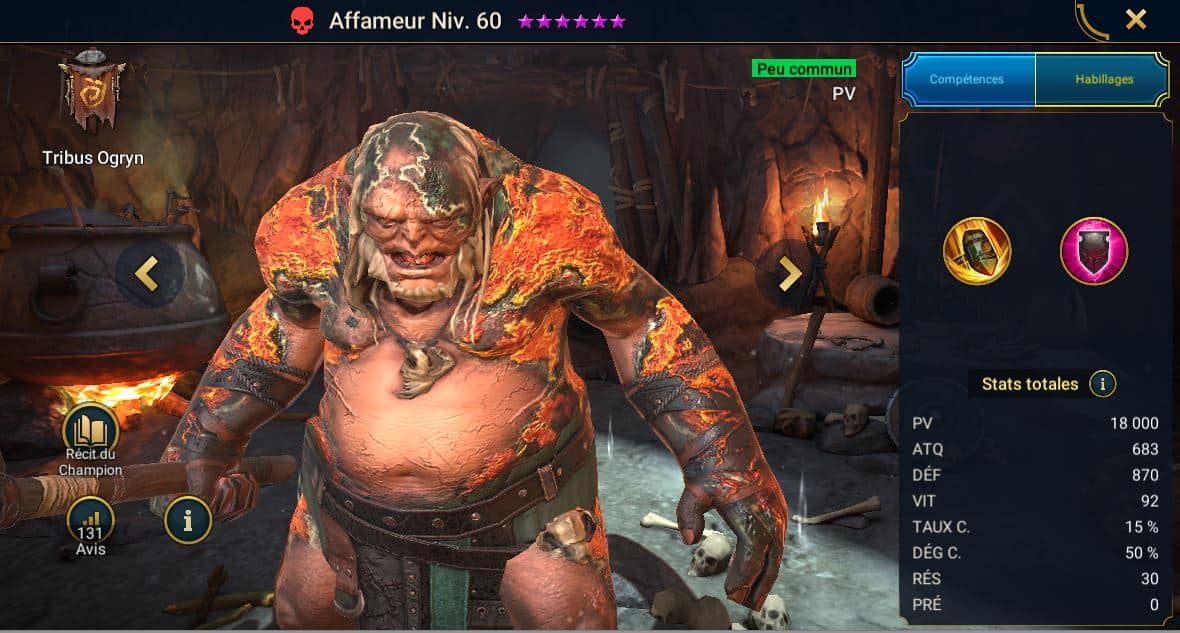This screenshot has height=633, width=1180.
Task: Switch to the Compétences tab
Action: (968, 79)
